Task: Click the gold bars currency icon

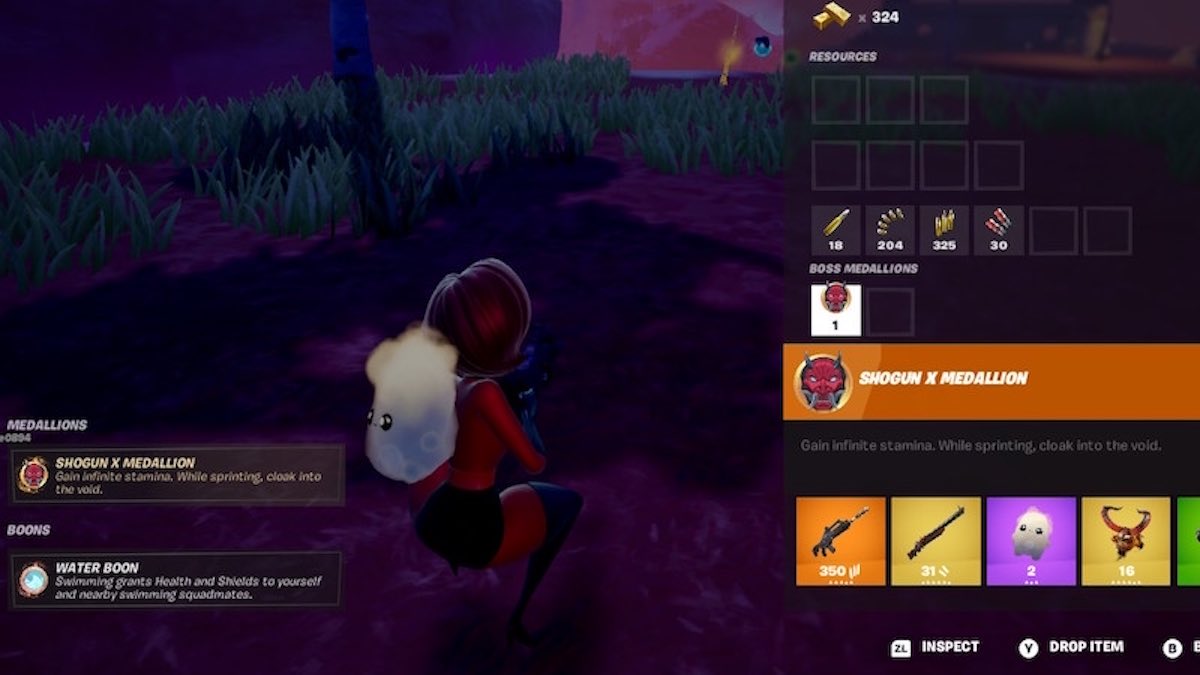Action: coord(833,16)
